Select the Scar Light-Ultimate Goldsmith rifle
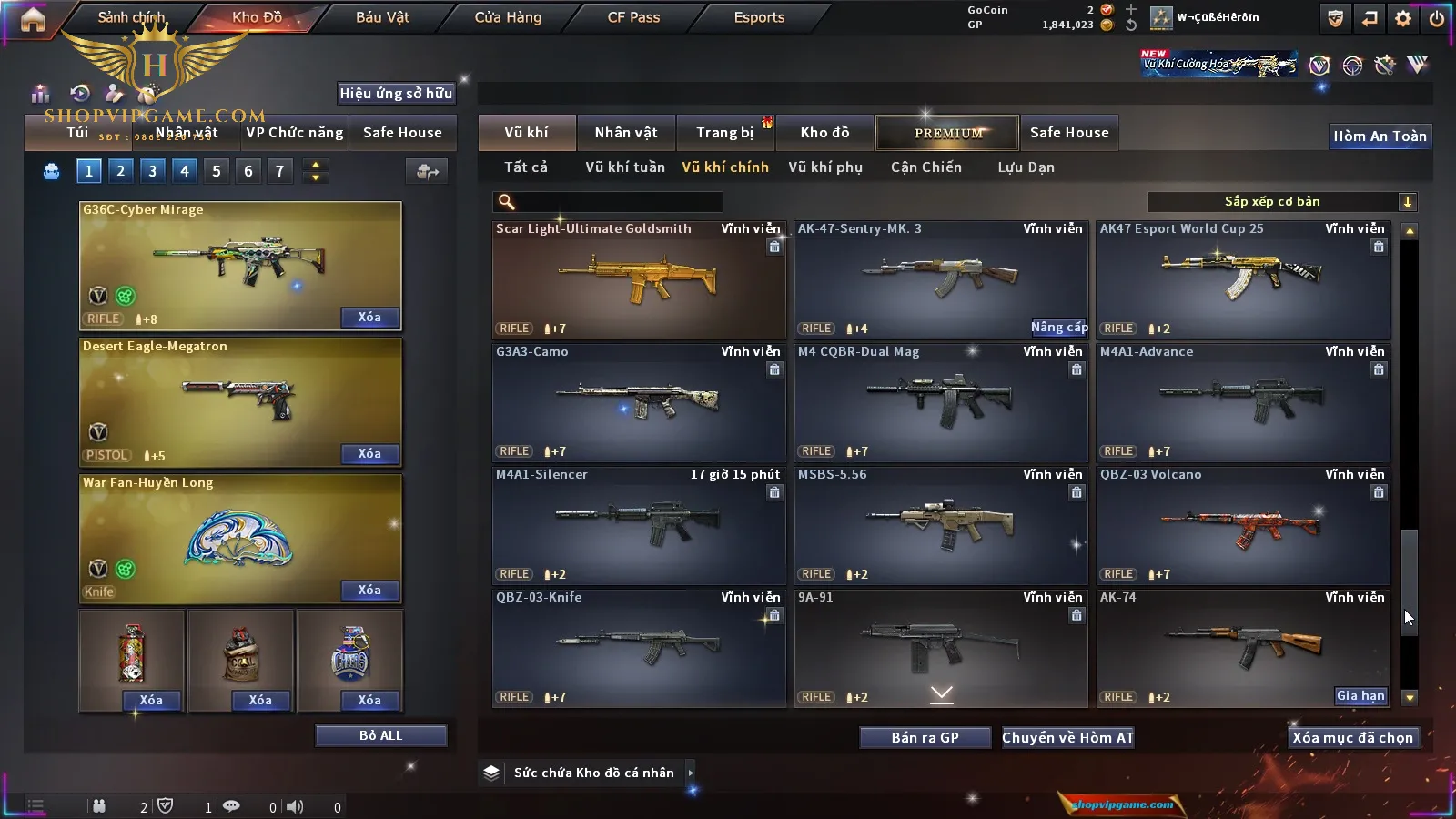The height and width of the screenshot is (819, 1456). click(638, 278)
